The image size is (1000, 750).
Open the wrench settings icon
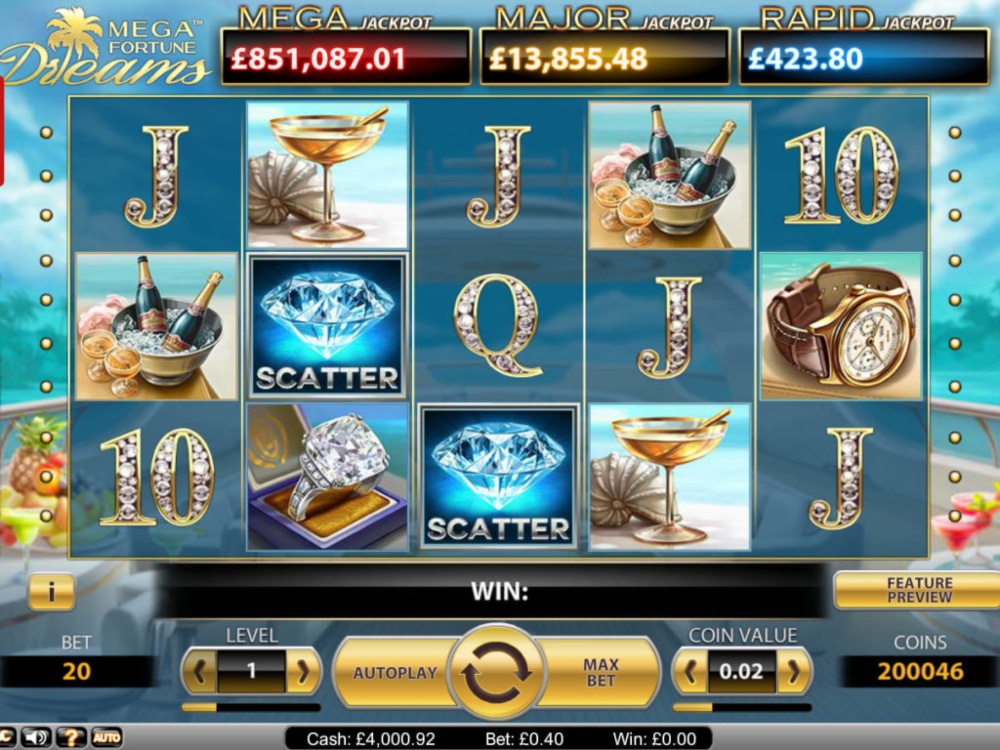[5, 738]
